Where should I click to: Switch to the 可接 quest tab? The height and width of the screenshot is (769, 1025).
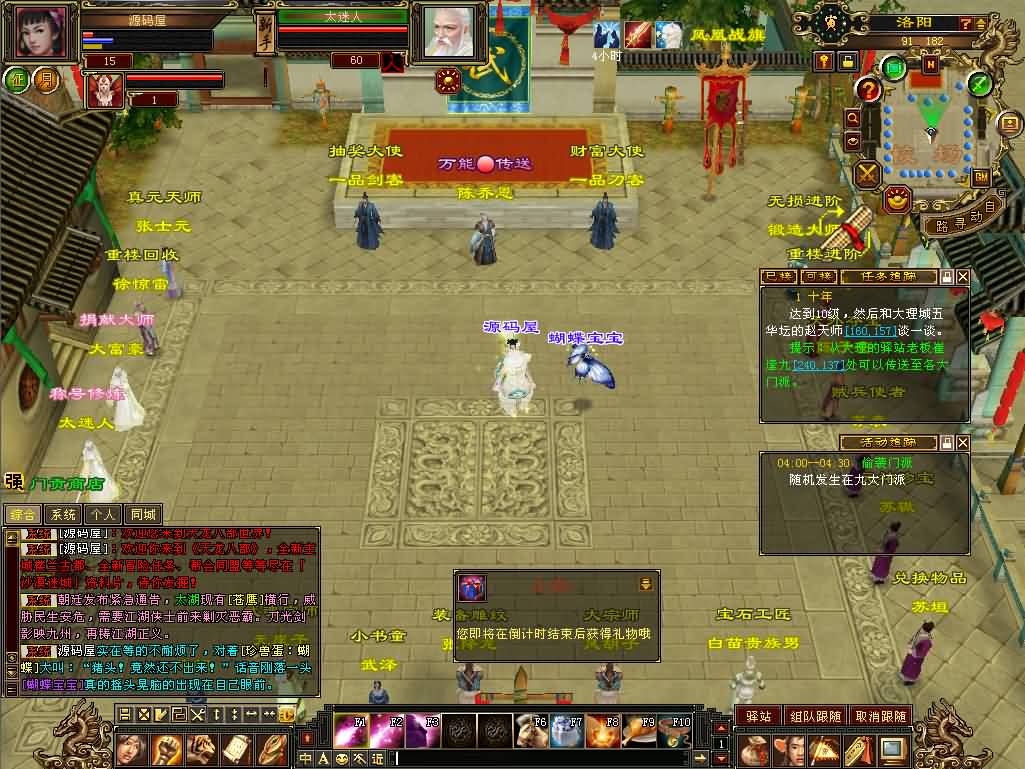pyautogui.click(x=819, y=276)
